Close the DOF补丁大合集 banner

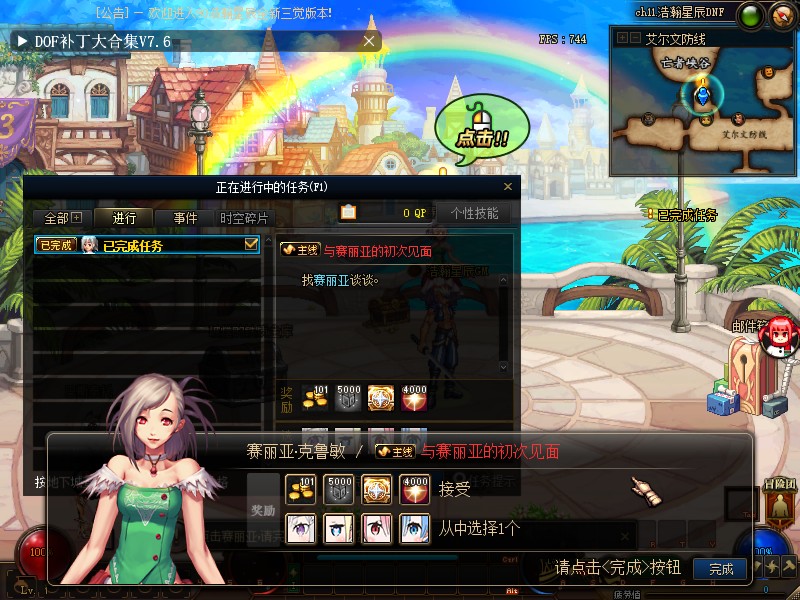369,41
